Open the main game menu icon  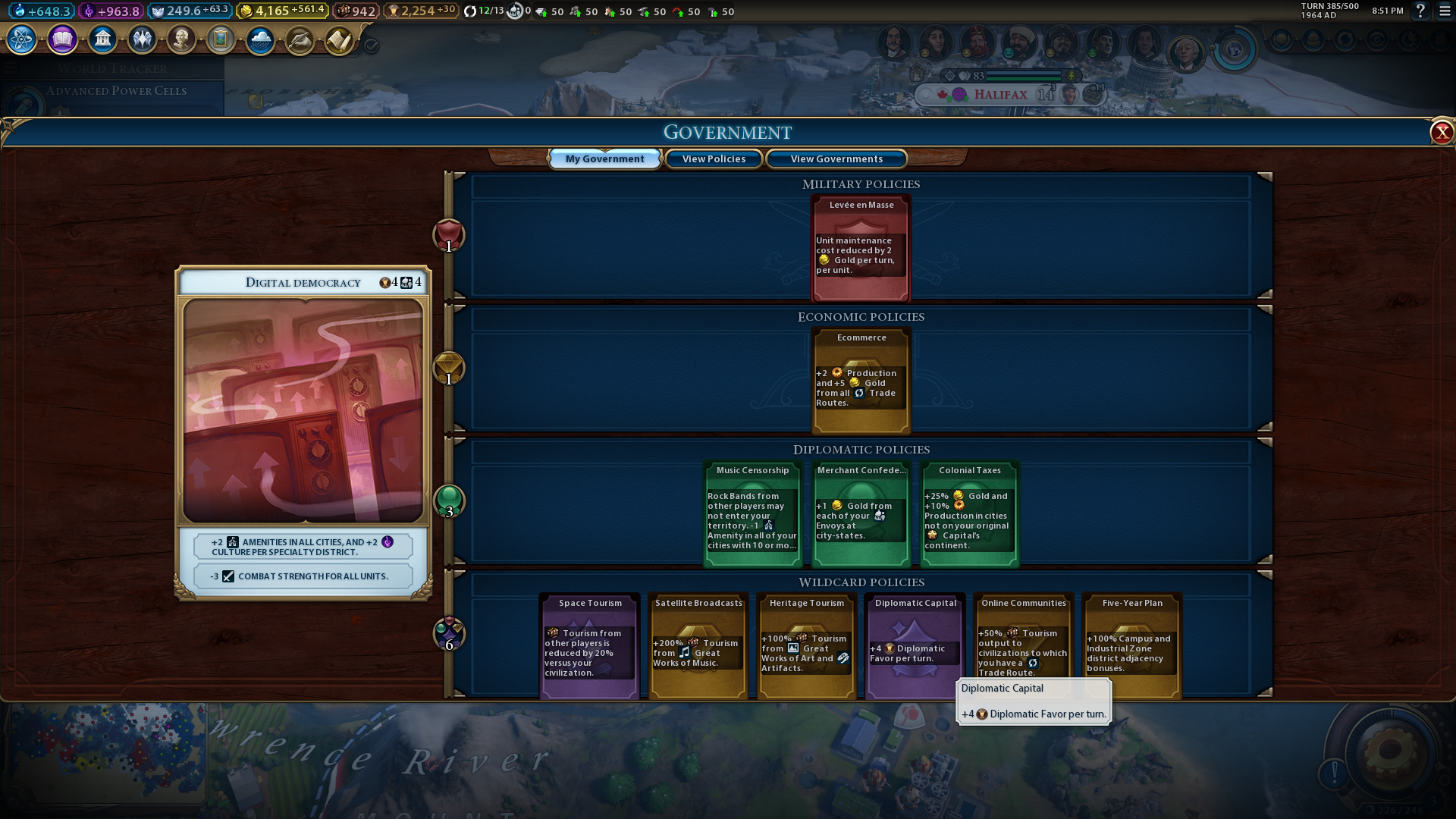click(x=1445, y=11)
